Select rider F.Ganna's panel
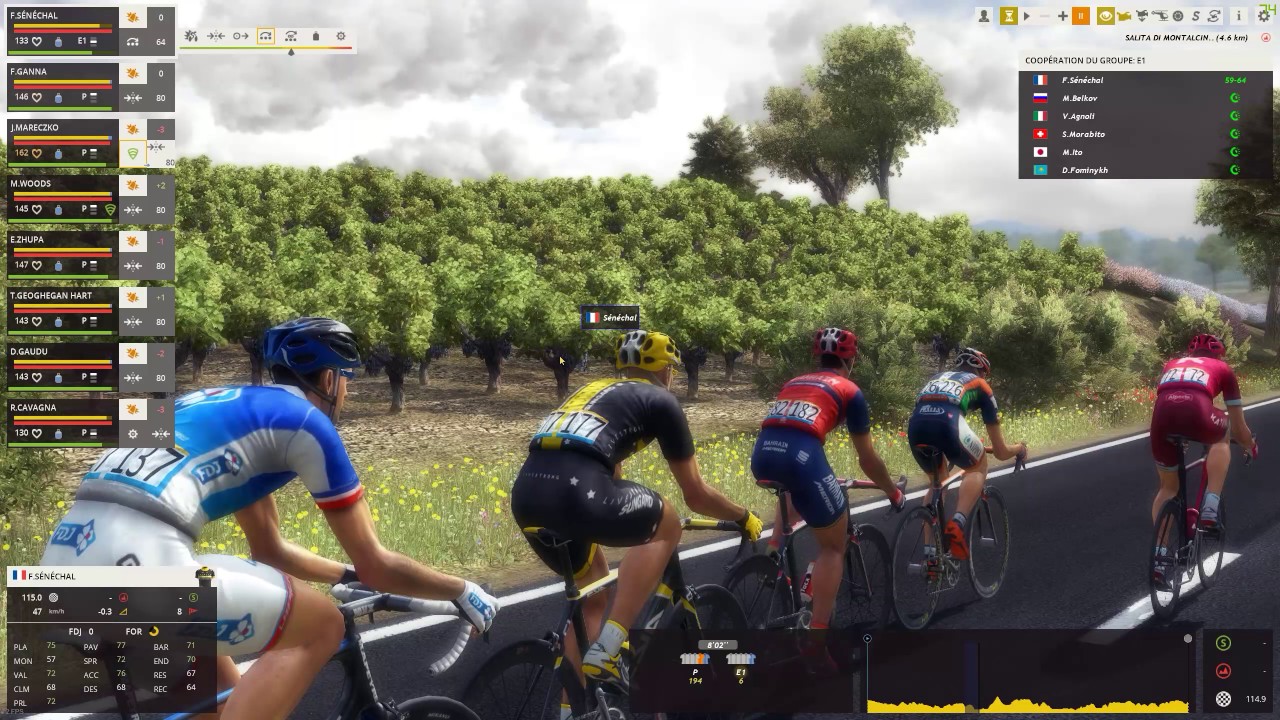This screenshot has width=1280, height=720. pos(62,85)
